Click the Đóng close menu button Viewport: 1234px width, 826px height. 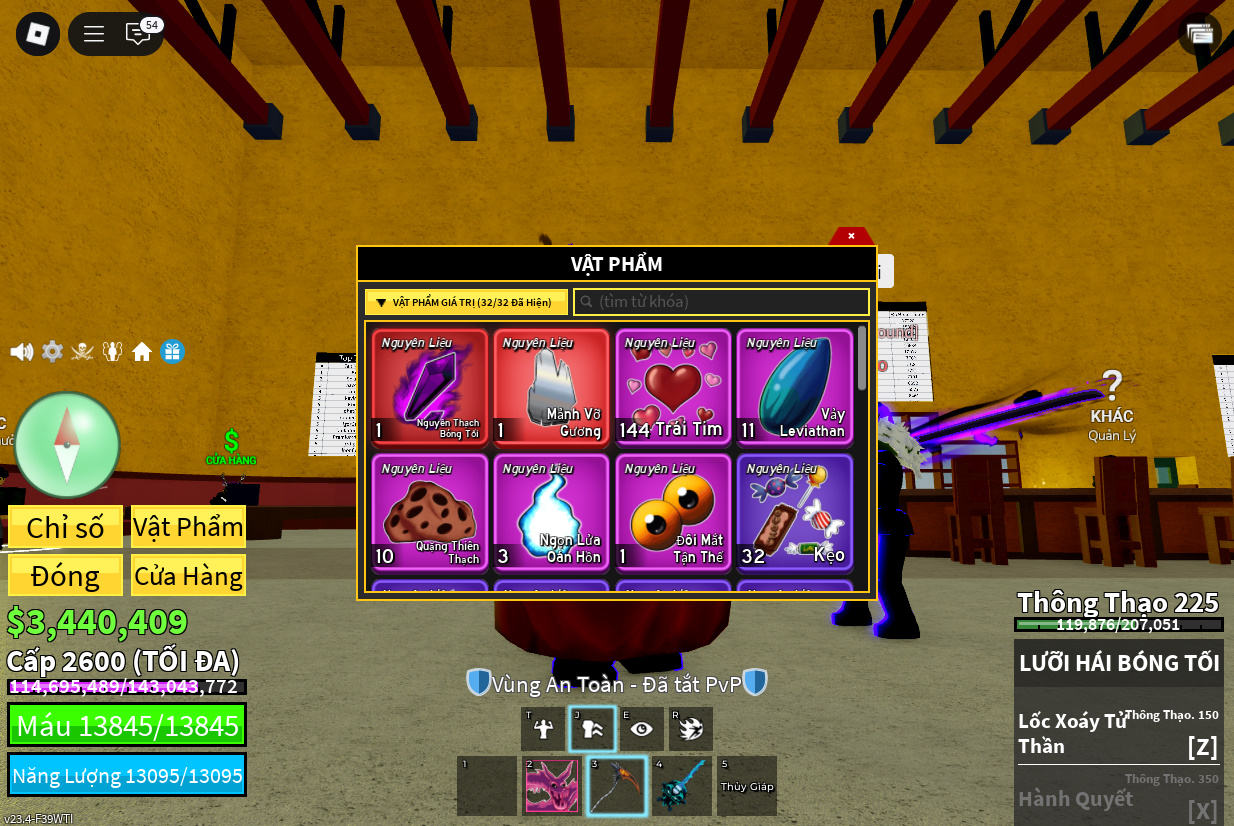(x=66, y=576)
